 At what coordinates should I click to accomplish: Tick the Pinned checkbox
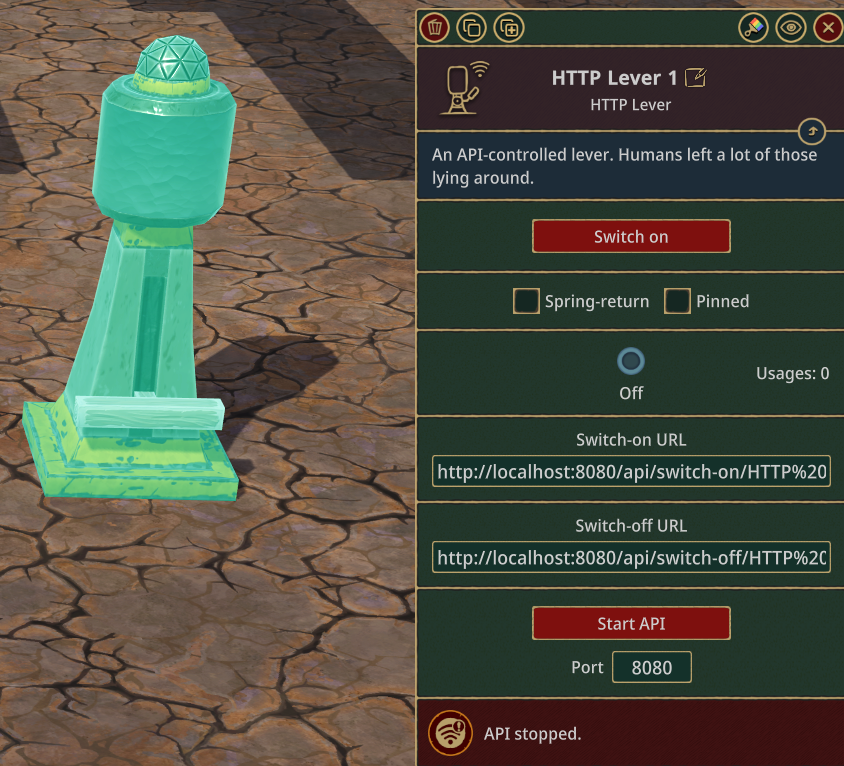coord(678,301)
